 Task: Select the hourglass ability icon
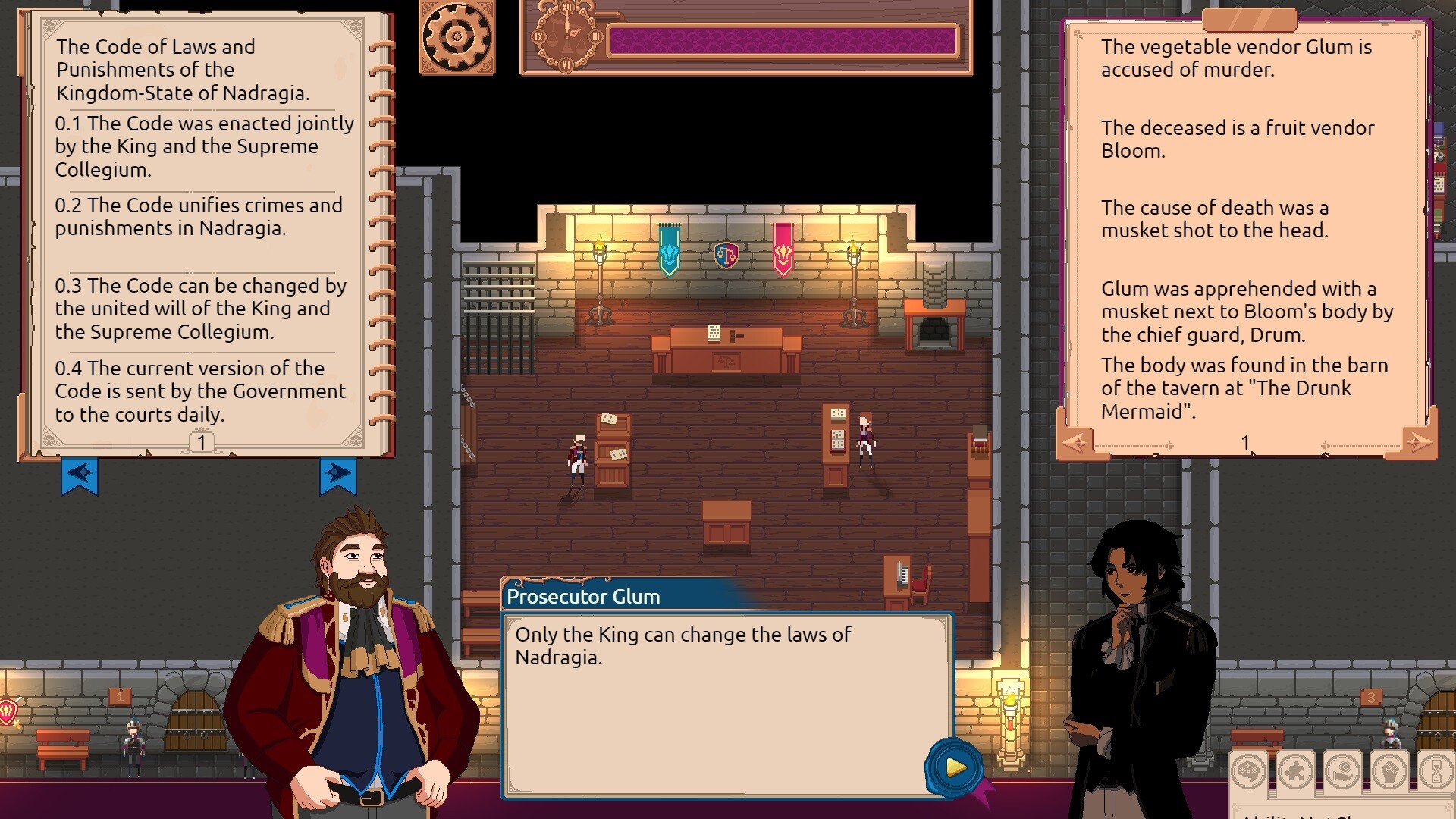[x=1436, y=770]
